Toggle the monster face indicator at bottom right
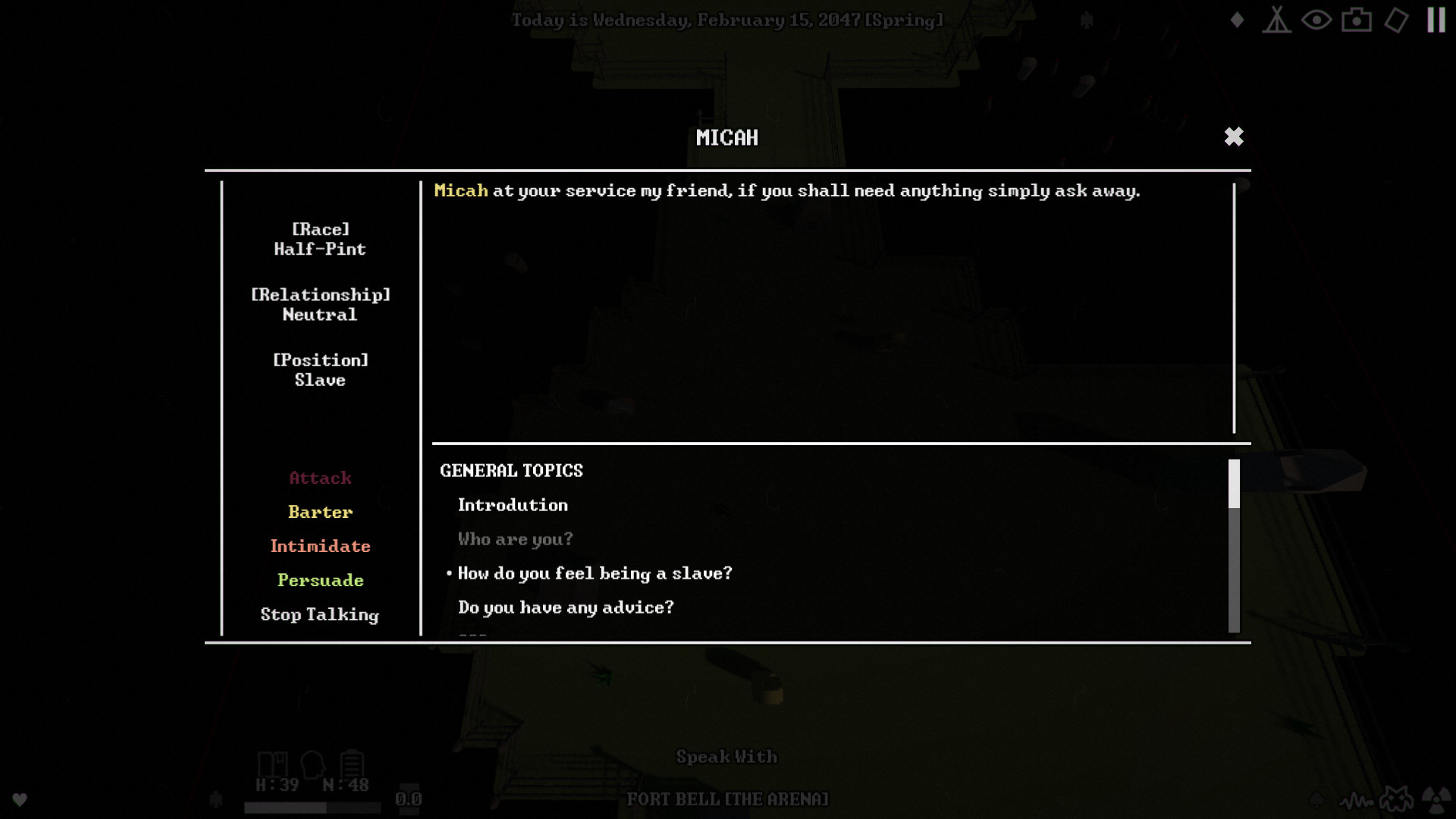 [1396, 799]
